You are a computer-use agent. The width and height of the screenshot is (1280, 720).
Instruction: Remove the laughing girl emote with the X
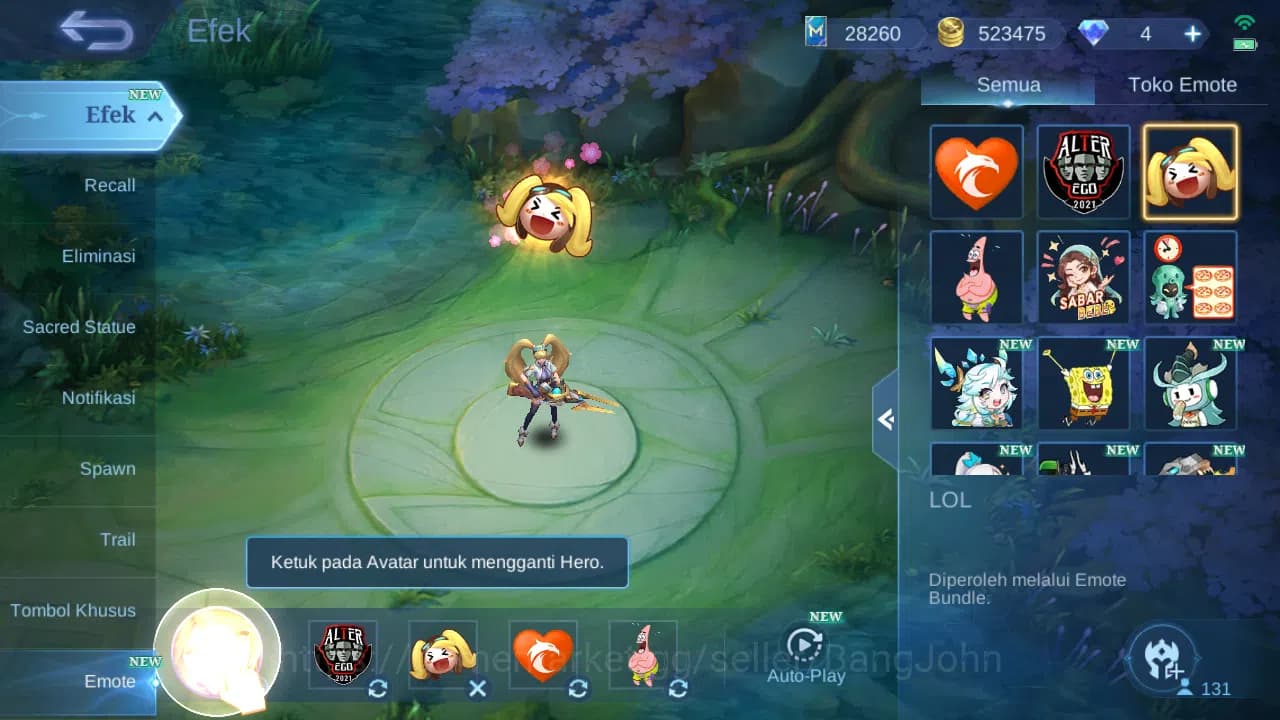point(478,689)
